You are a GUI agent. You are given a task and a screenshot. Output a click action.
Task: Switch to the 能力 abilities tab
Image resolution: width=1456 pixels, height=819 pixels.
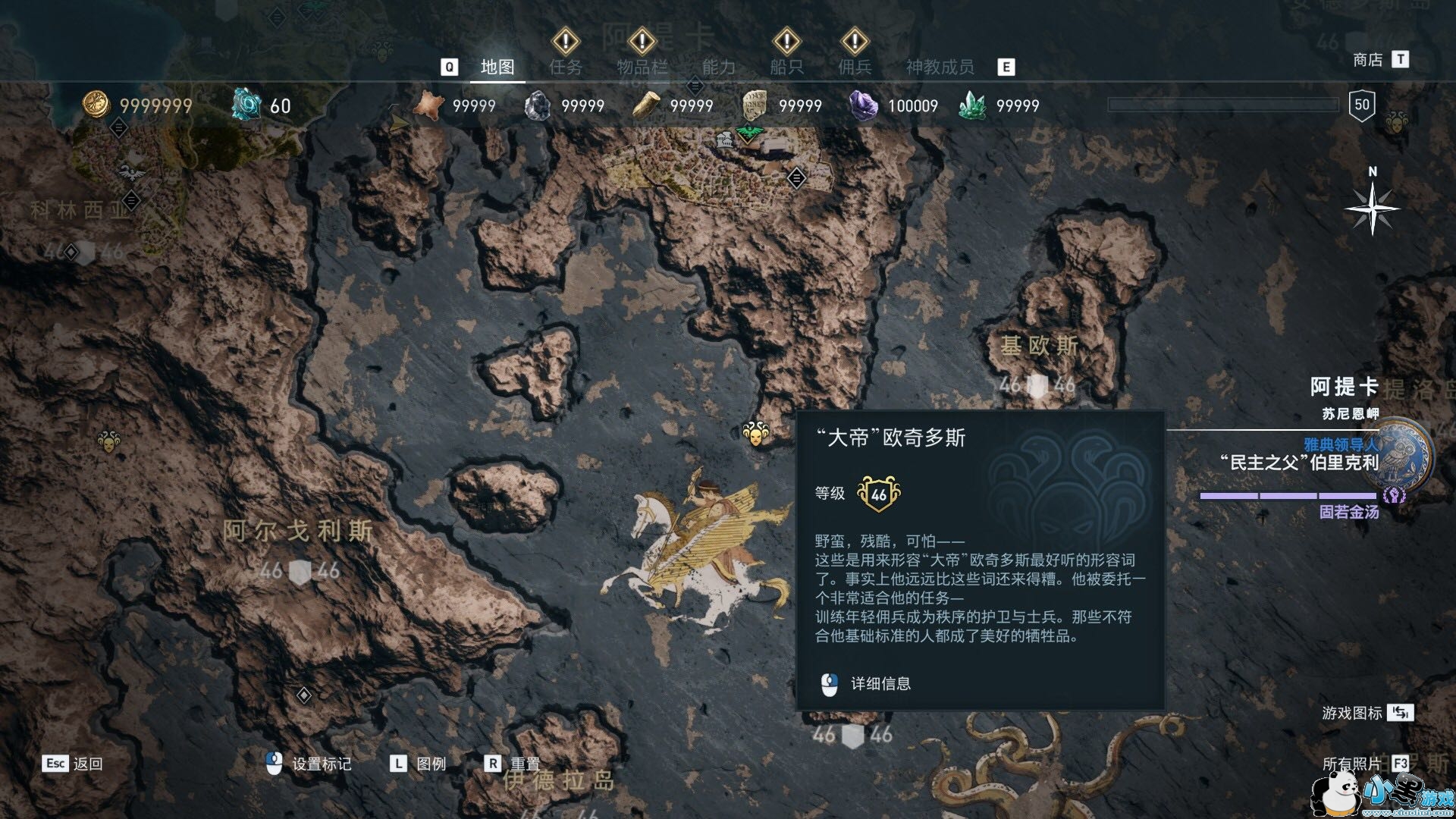tap(718, 67)
